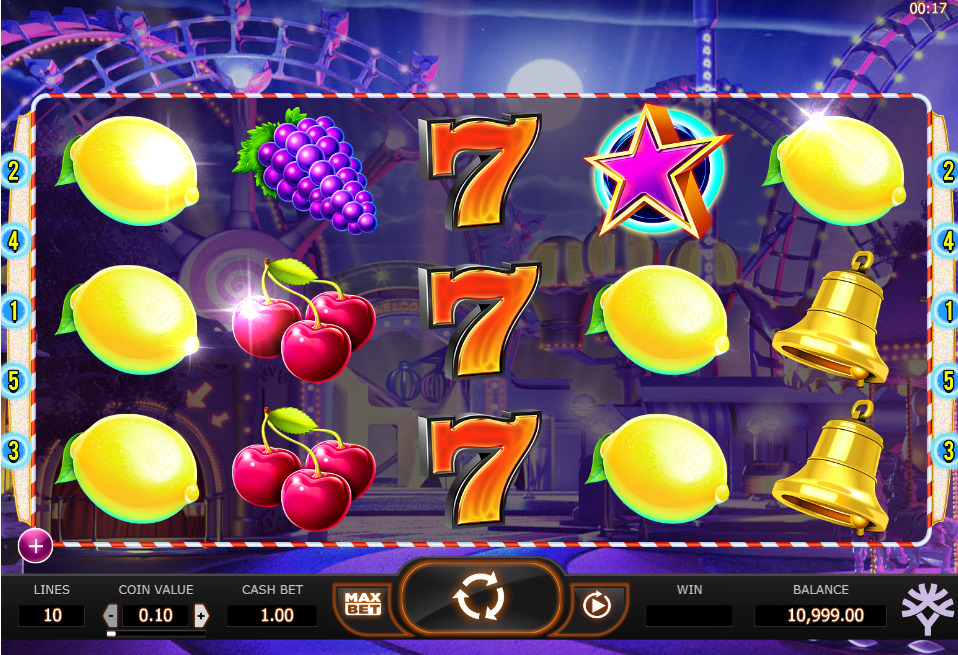Viewport: 958px width, 655px height.
Task: Spin the reels with the circular arrows button
Action: pyautogui.click(x=478, y=599)
